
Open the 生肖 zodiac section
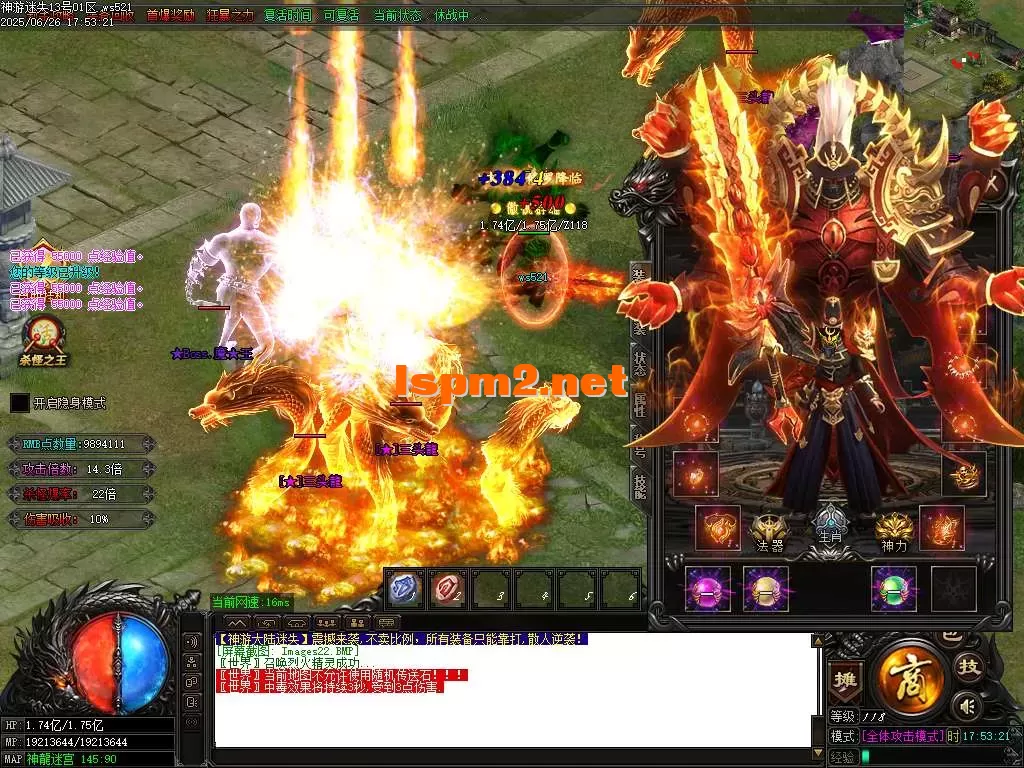pos(829,526)
